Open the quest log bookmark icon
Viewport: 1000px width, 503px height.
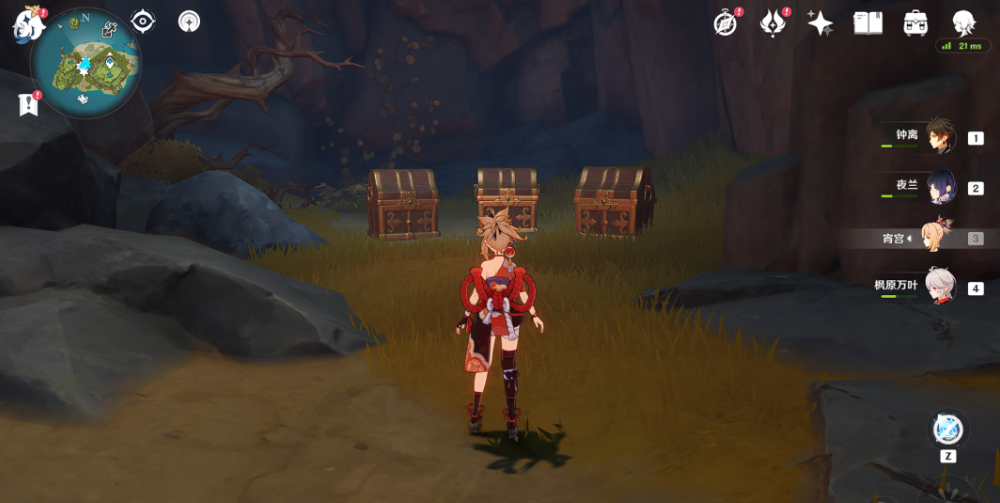click(x=26, y=103)
